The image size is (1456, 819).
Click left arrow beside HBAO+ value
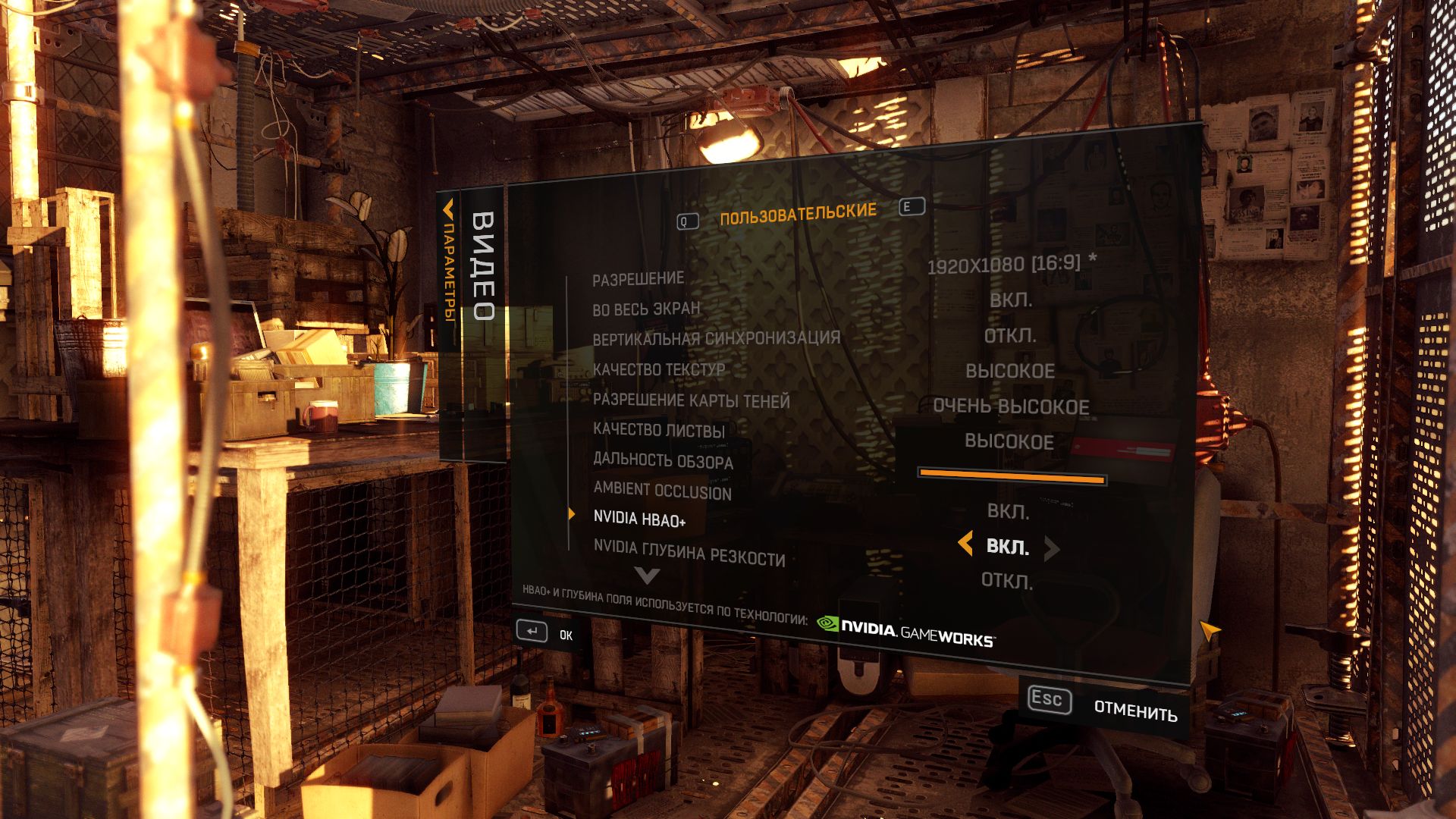[x=965, y=544]
